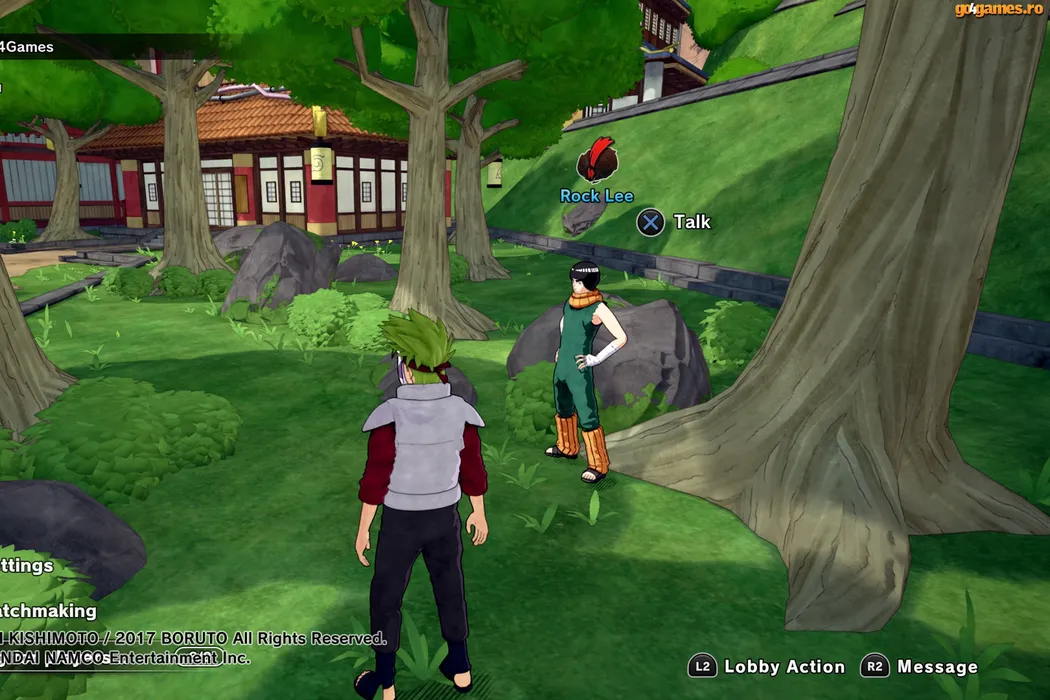Select the Rock Lee name marker
This screenshot has width=1050, height=700.
597,196
